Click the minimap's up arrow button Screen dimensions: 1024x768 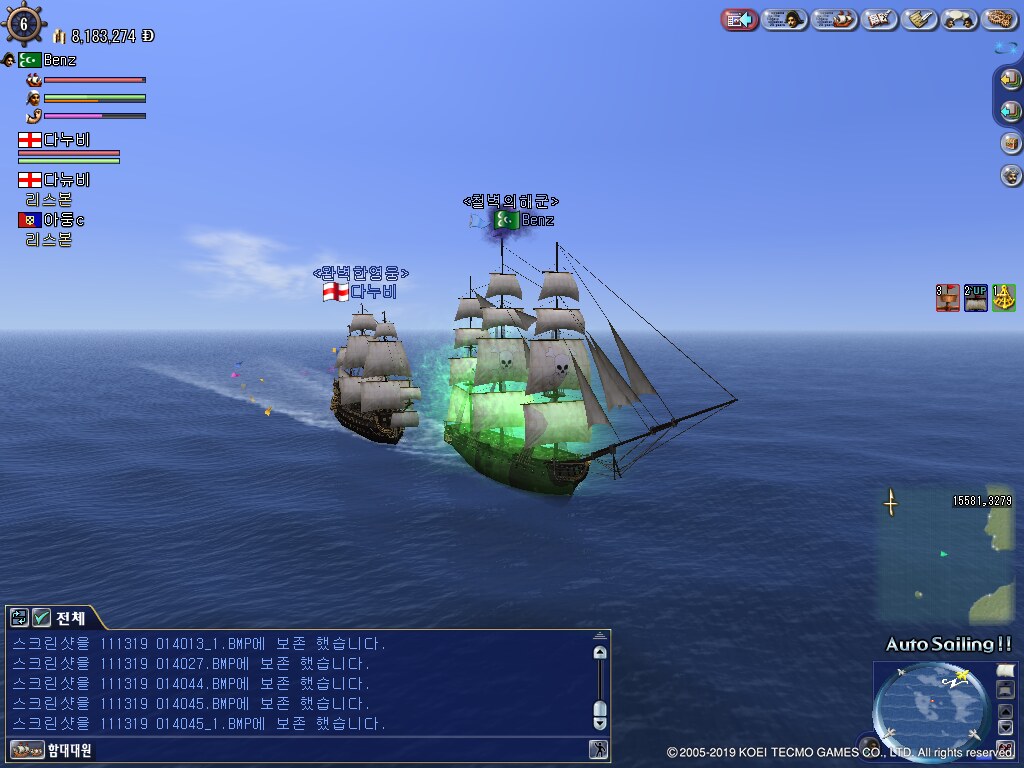click(x=1006, y=711)
